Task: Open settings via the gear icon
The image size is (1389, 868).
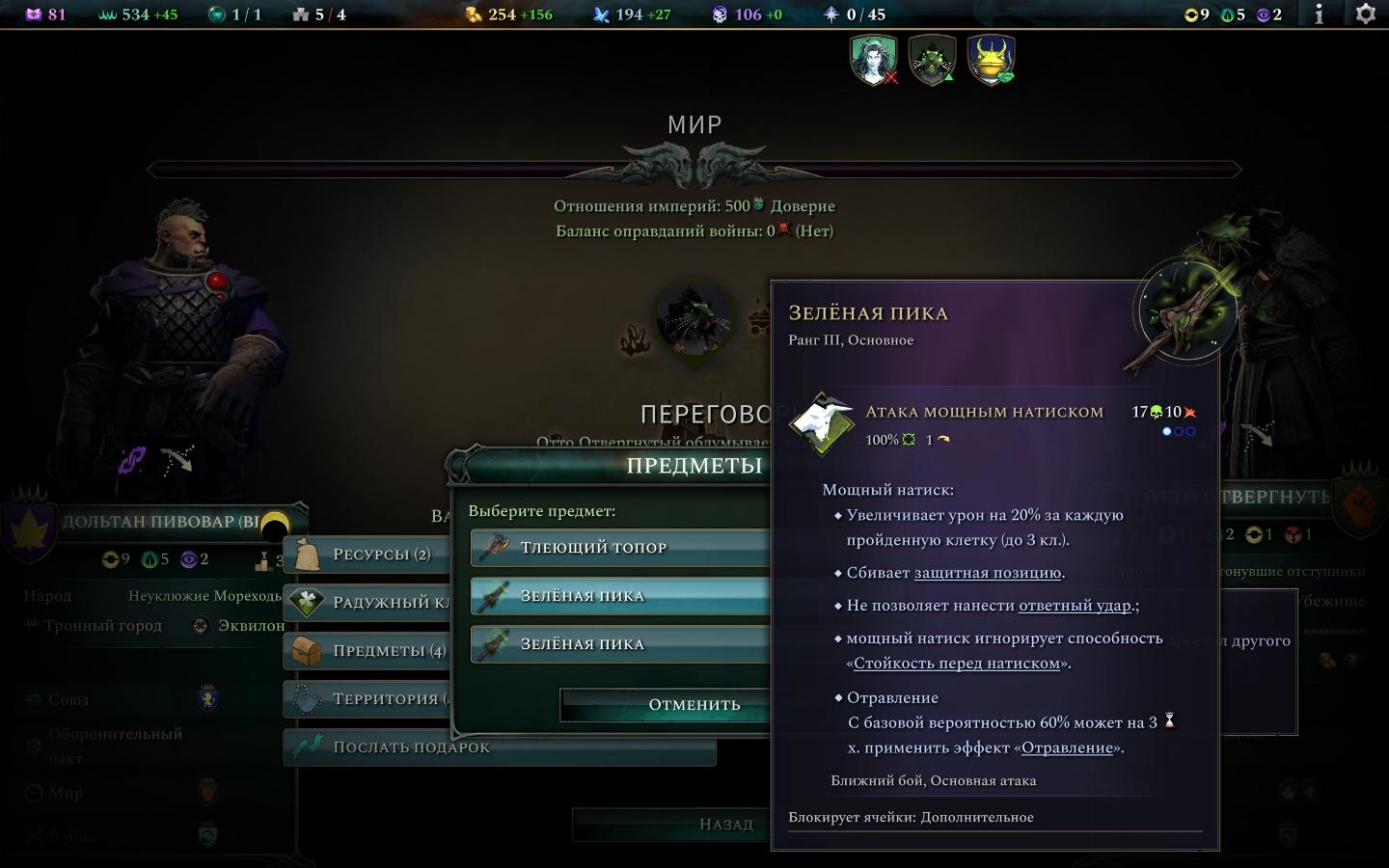Action: [1366, 14]
